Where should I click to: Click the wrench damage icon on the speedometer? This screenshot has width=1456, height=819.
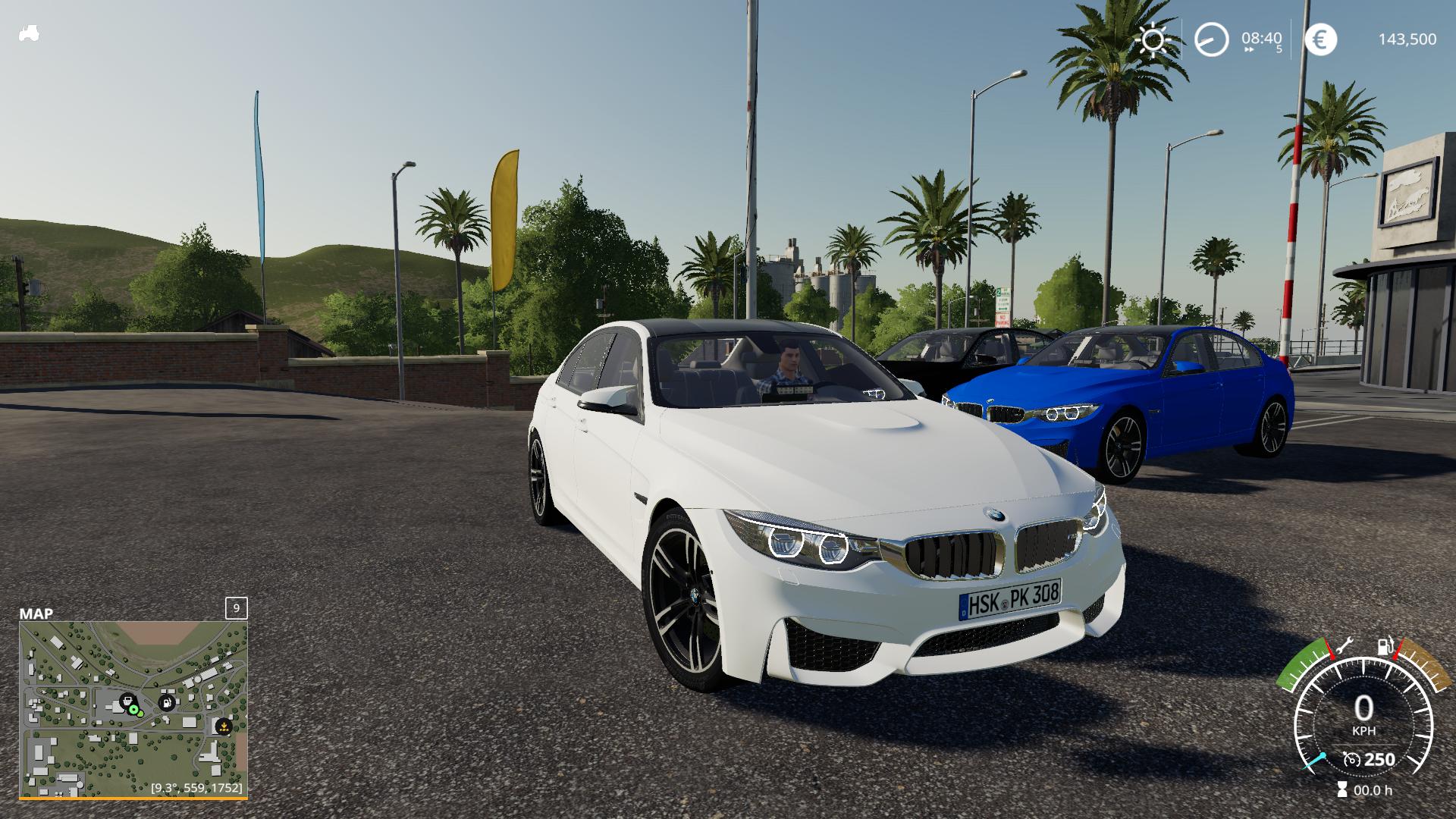(1345, 646)
